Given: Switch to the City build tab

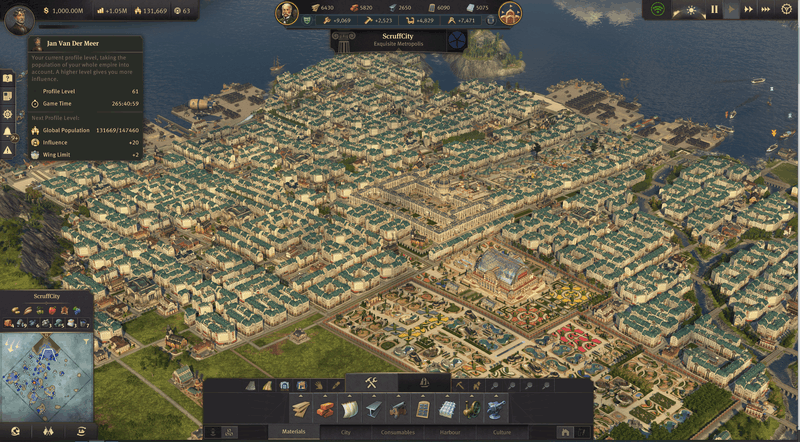Looking at the screenshot, I should click(345, 432).
